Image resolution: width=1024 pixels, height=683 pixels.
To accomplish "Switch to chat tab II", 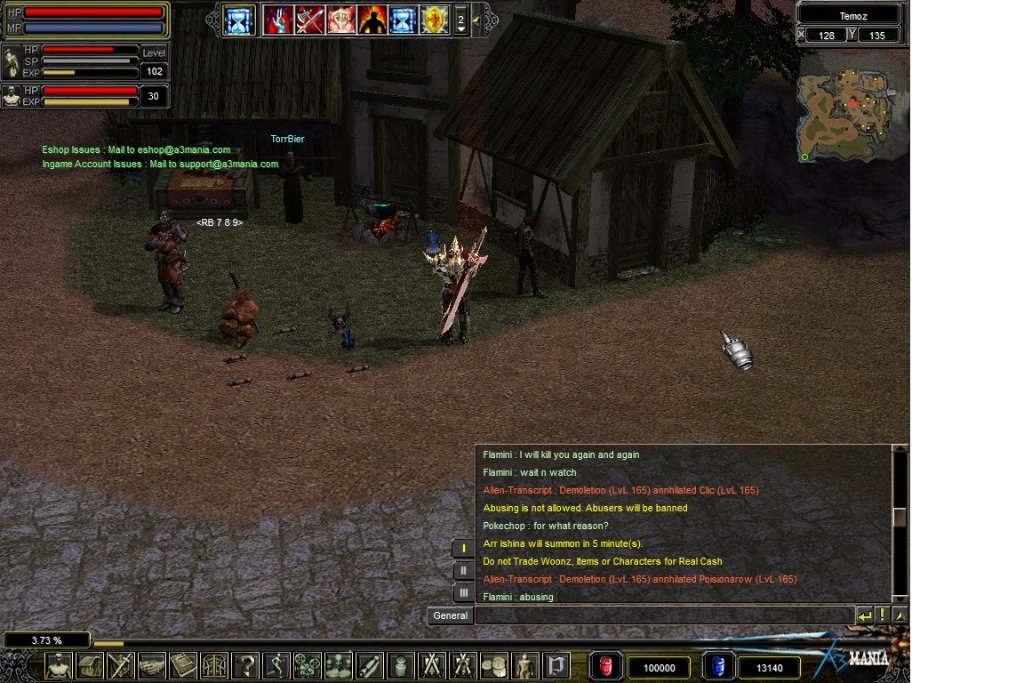I will (x=463, y=571).
